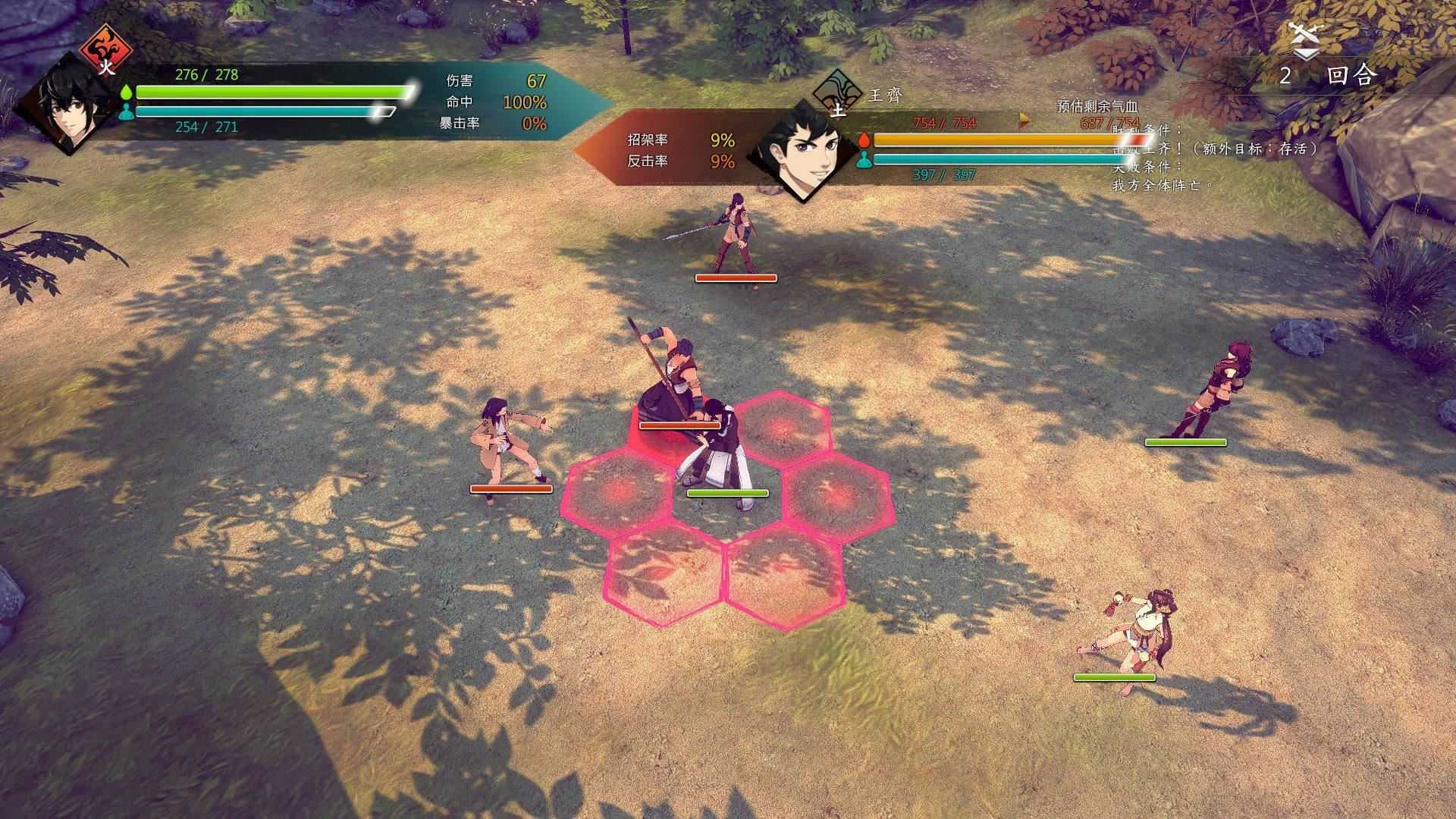Click the red health droplet icon on enemy panel
The width and height of the screenshot is (1456, 819).
(x=864, y=140)
